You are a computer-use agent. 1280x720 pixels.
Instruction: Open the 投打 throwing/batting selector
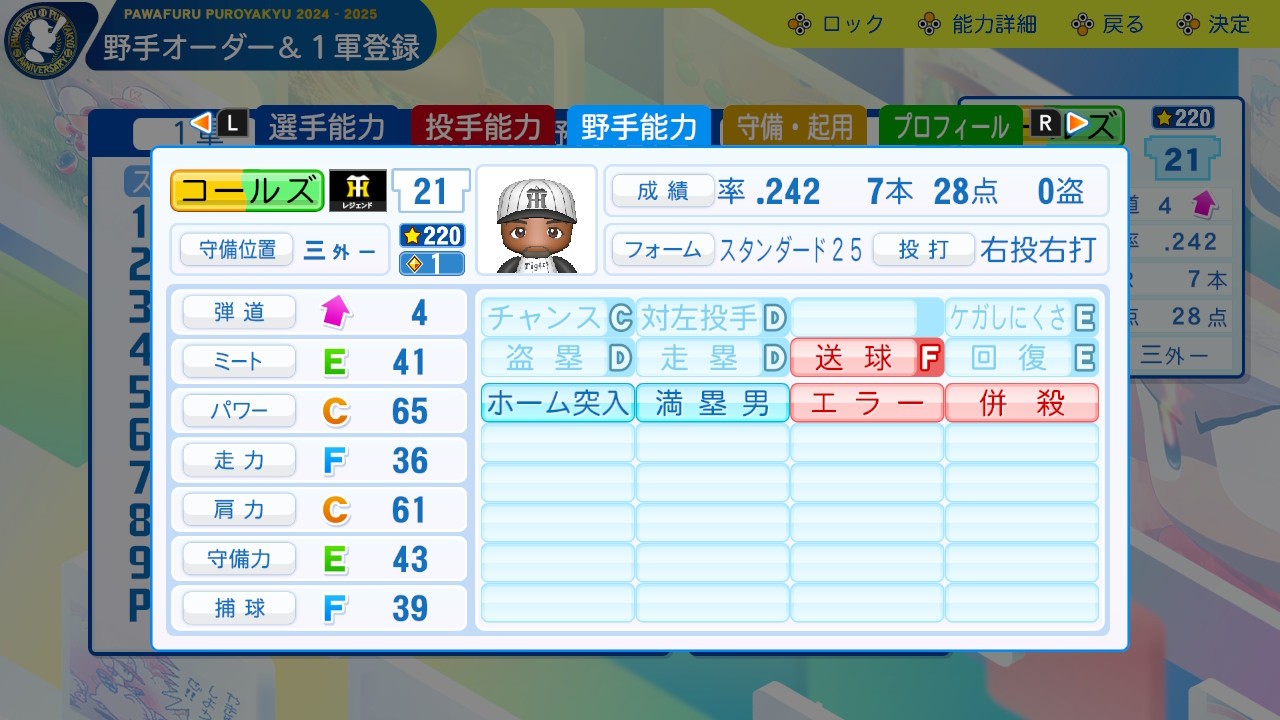[x=923, y=251]
